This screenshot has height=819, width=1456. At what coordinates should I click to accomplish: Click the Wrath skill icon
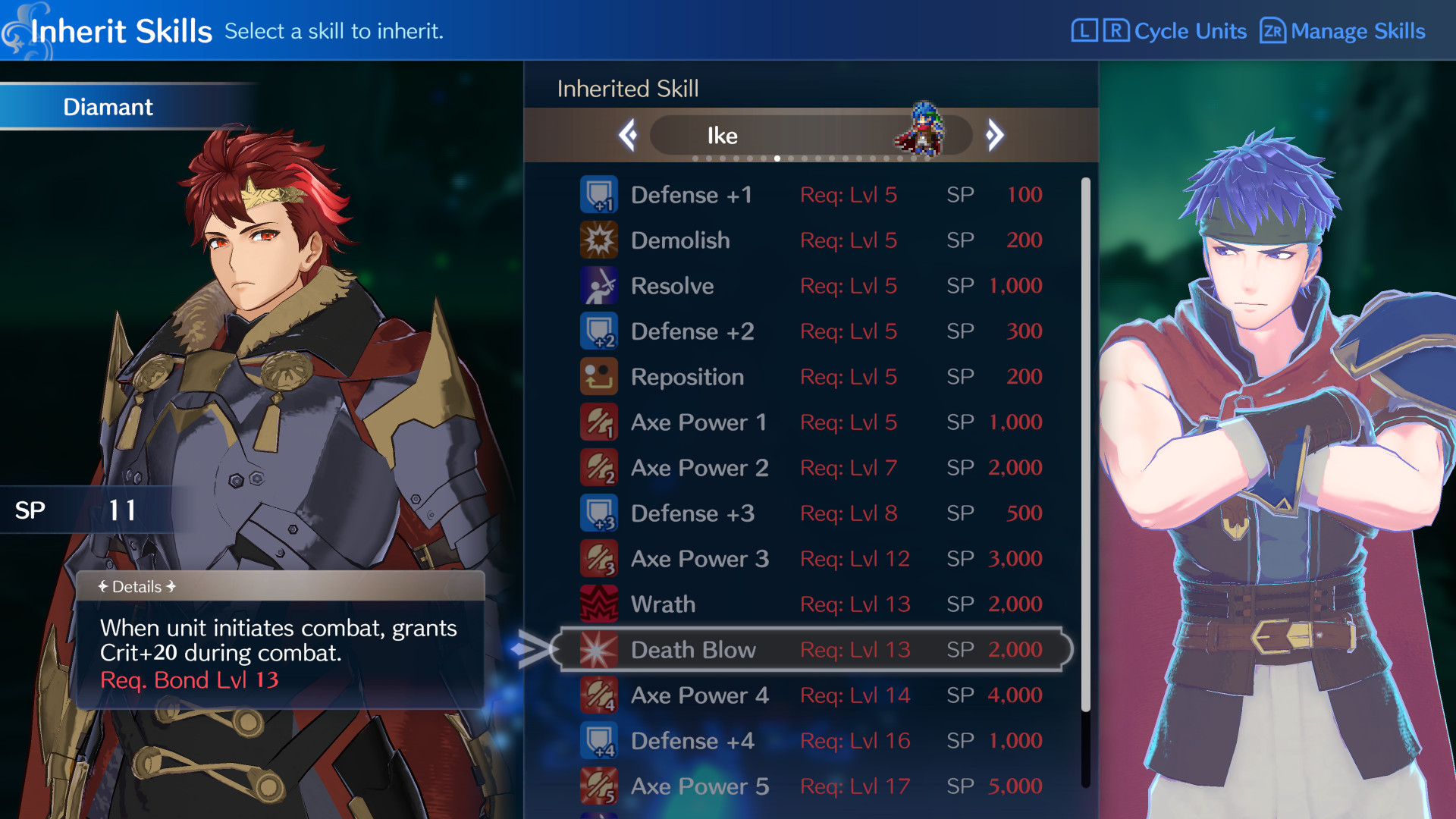click(599, 604)
